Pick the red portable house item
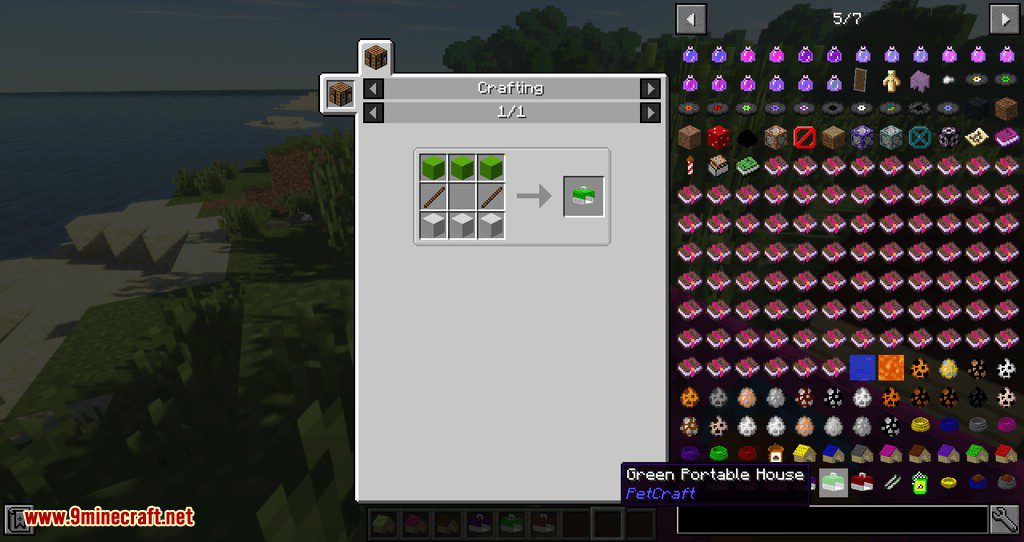This screenshot has width=1024, height=542. 862,483
